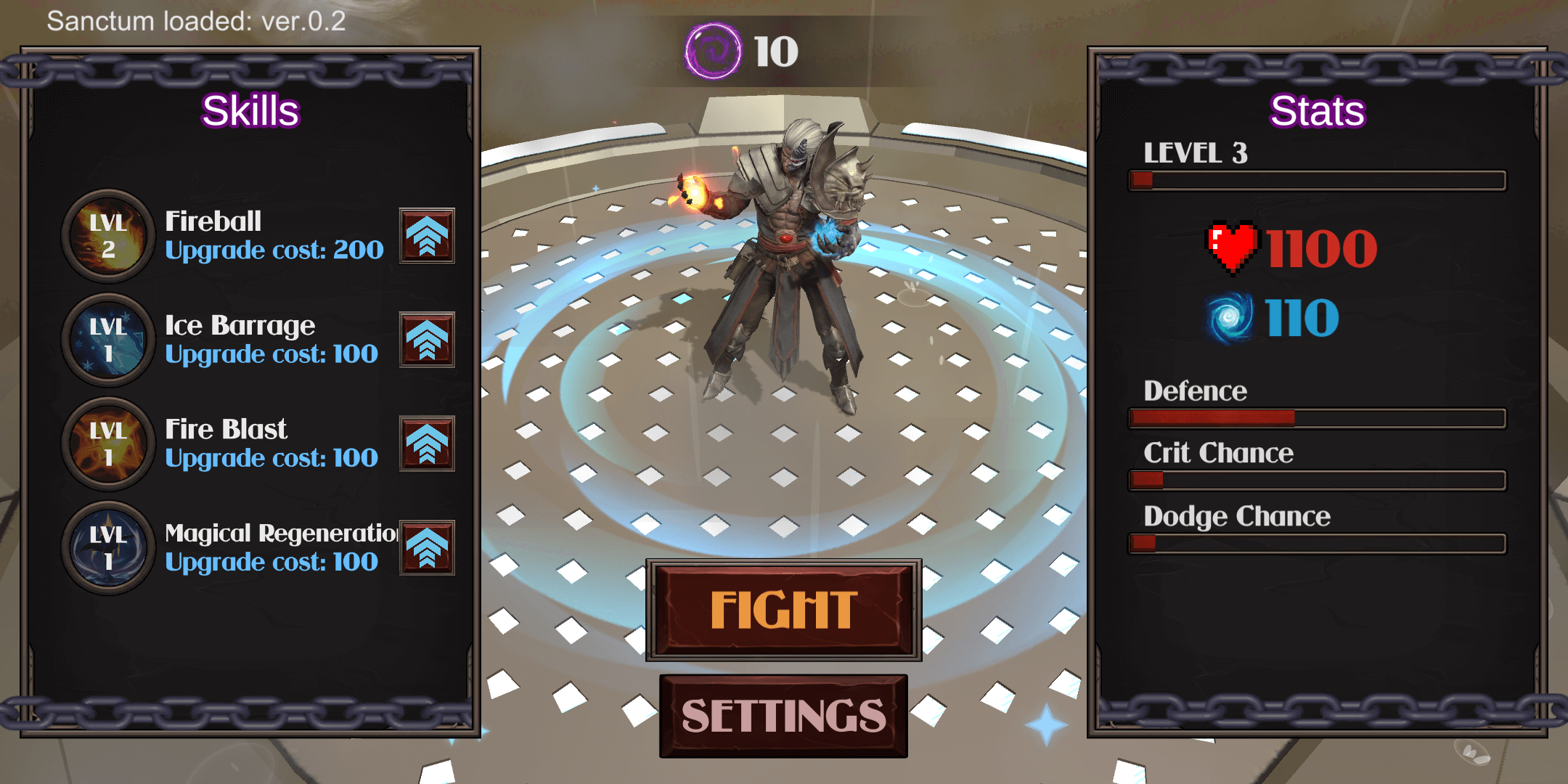
Task: Upgrade the Fire Blast skill
Action: click(427, 444)
